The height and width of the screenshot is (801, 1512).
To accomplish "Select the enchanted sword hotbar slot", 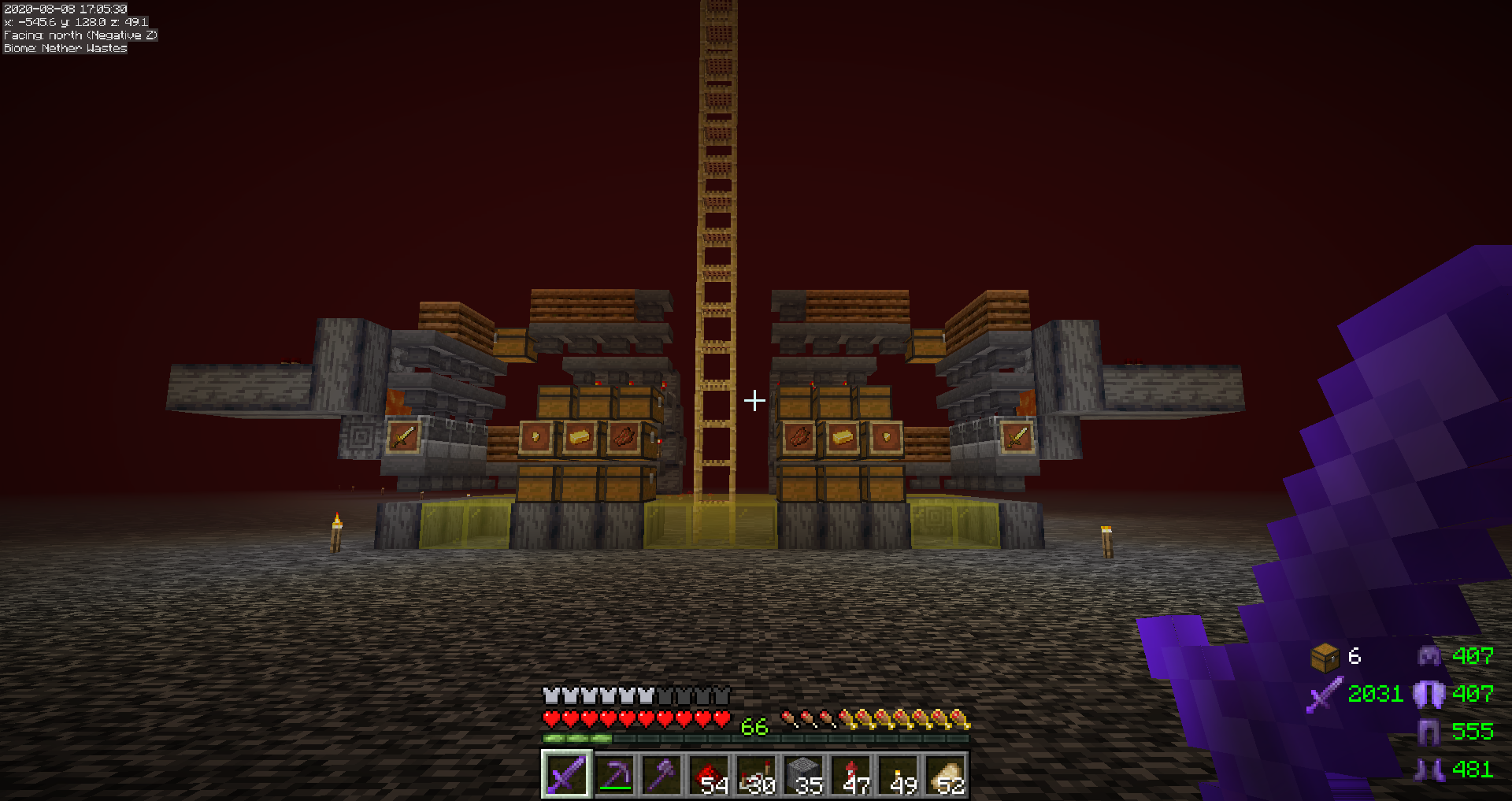I will tap(566, 775).
